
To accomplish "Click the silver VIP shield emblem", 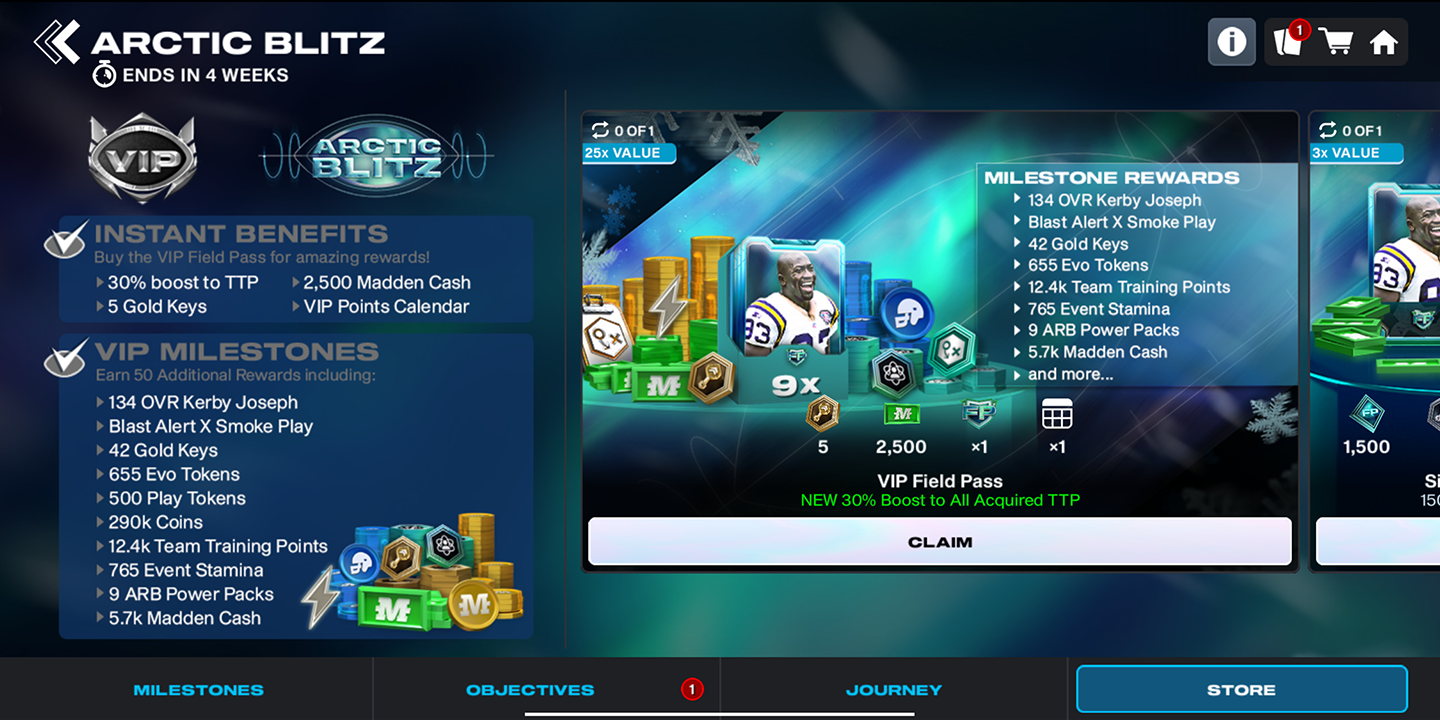I will click(141, 158).
